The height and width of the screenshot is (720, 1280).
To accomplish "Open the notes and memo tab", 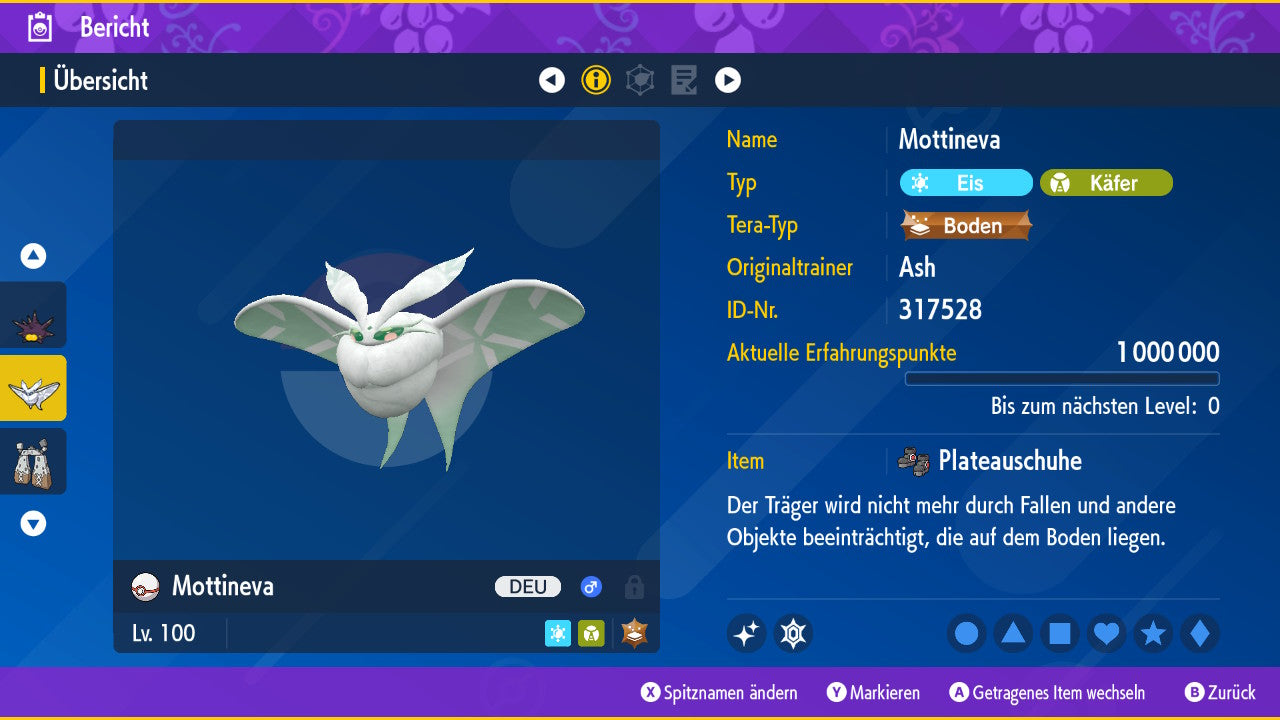I will tap(684, 80).
